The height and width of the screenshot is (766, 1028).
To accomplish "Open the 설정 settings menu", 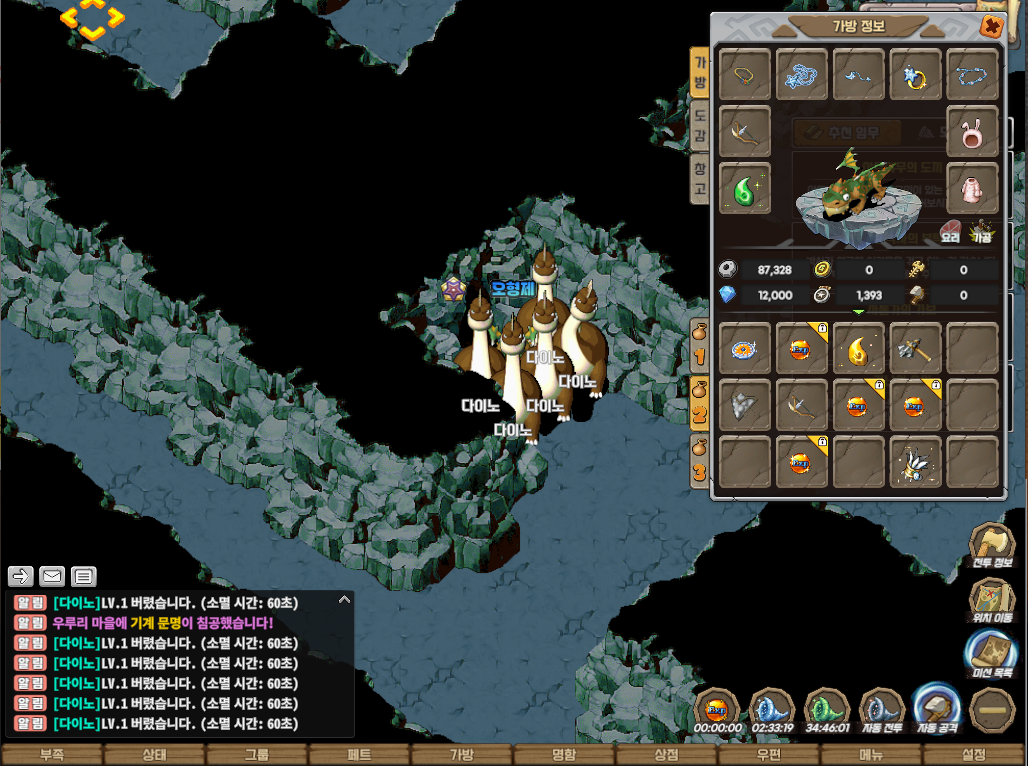I will coord(973,755).
